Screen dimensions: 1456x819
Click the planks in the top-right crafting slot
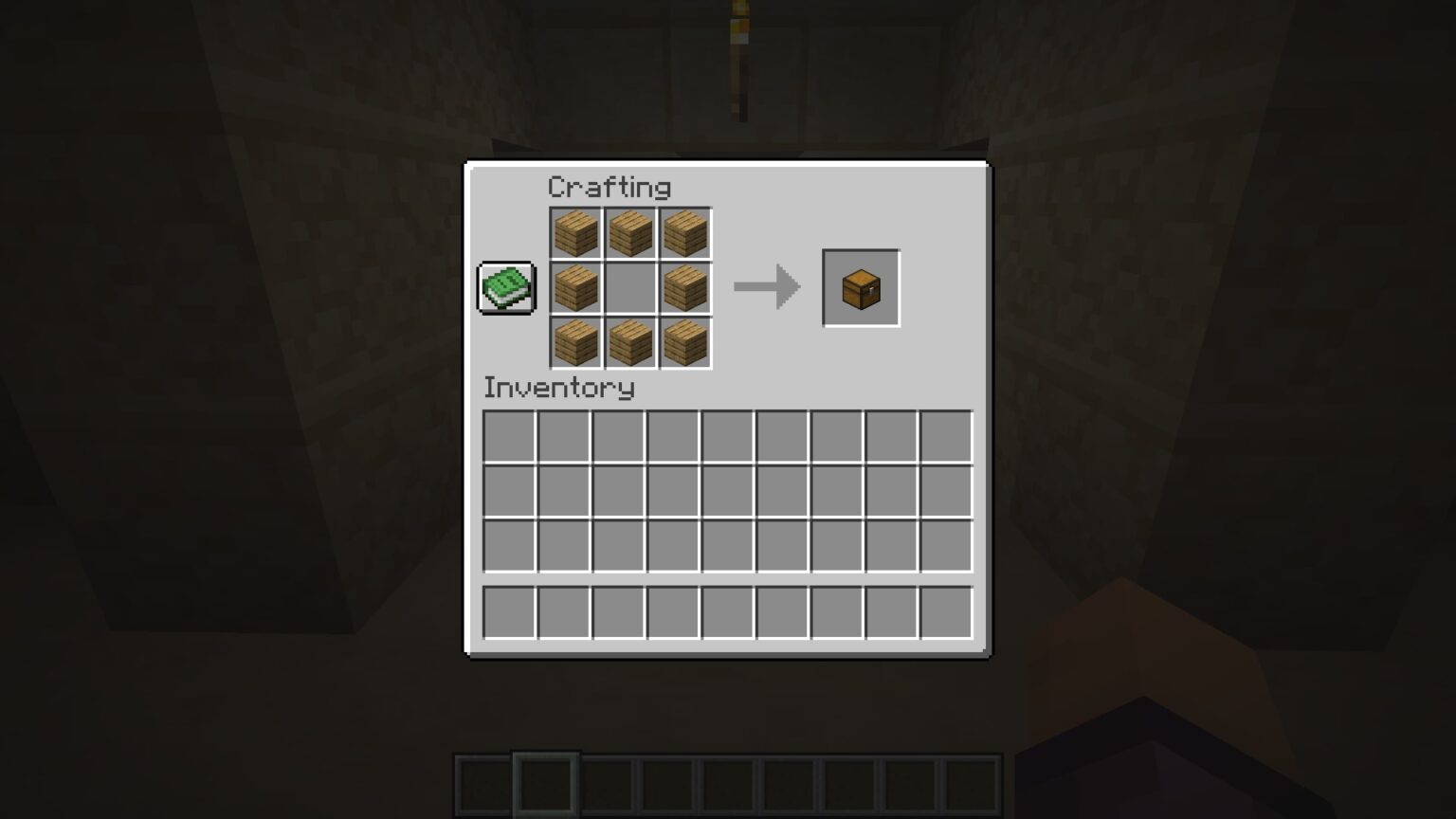click(x=683, y=233)
